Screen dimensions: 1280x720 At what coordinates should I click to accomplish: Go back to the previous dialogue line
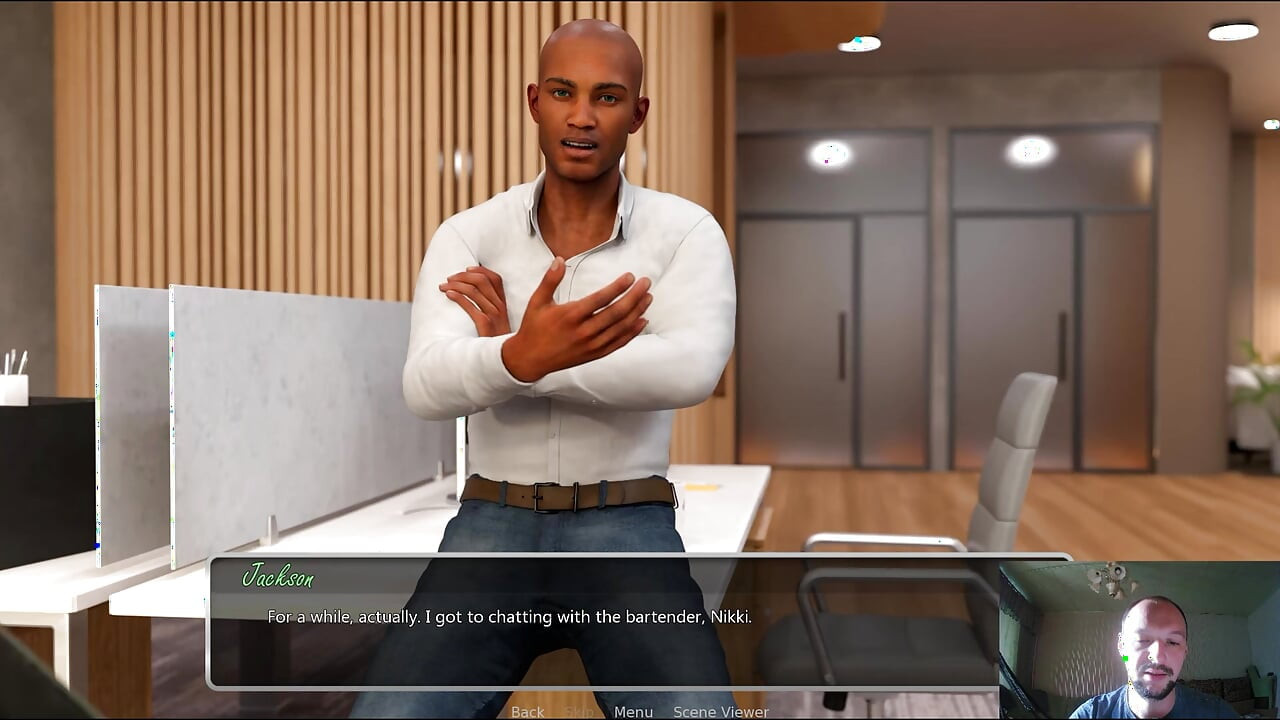(x=527, y=712)
